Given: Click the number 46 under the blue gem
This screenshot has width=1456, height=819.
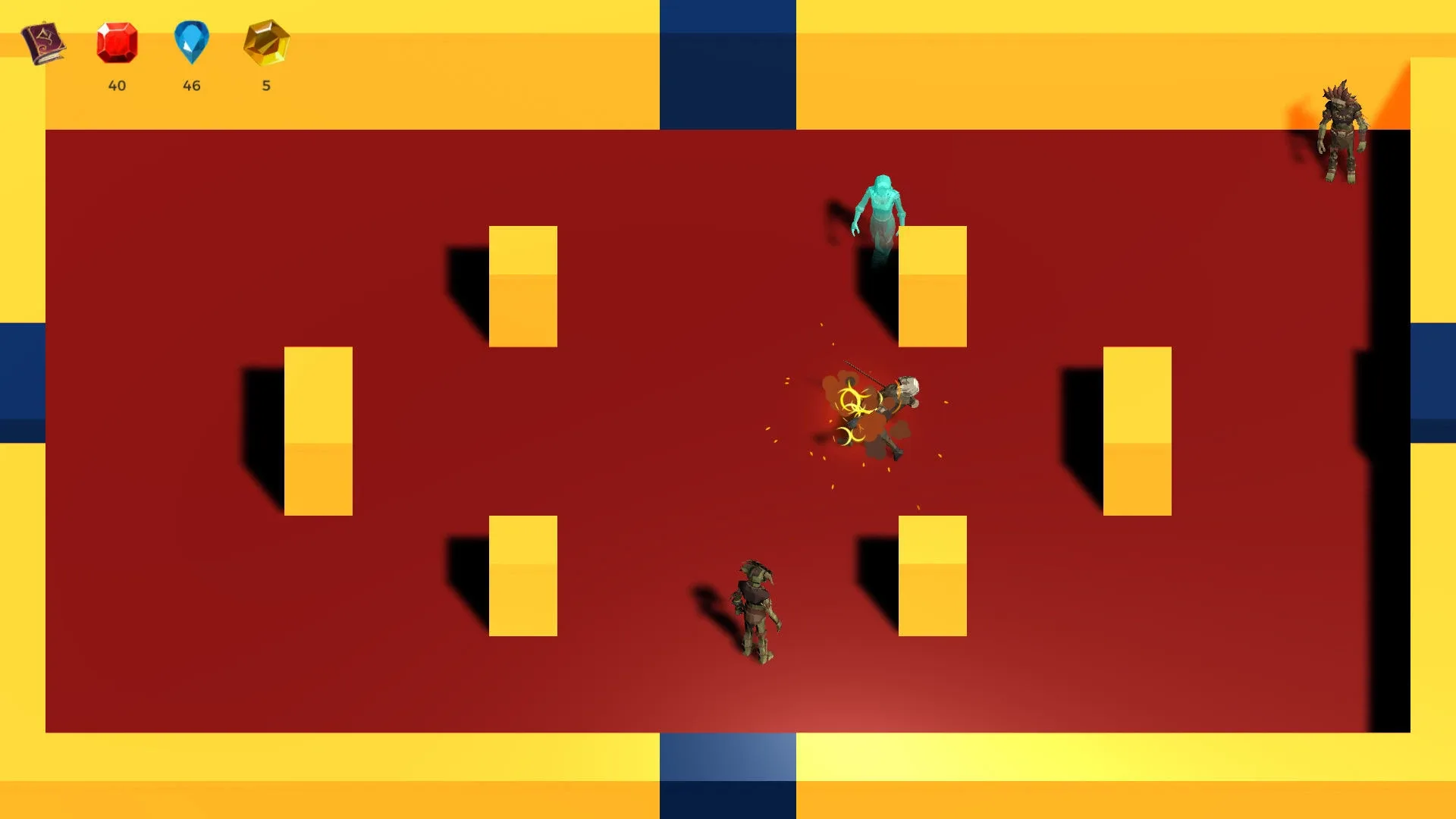Looking at the screenshot, I should click(x=192, y=86).
